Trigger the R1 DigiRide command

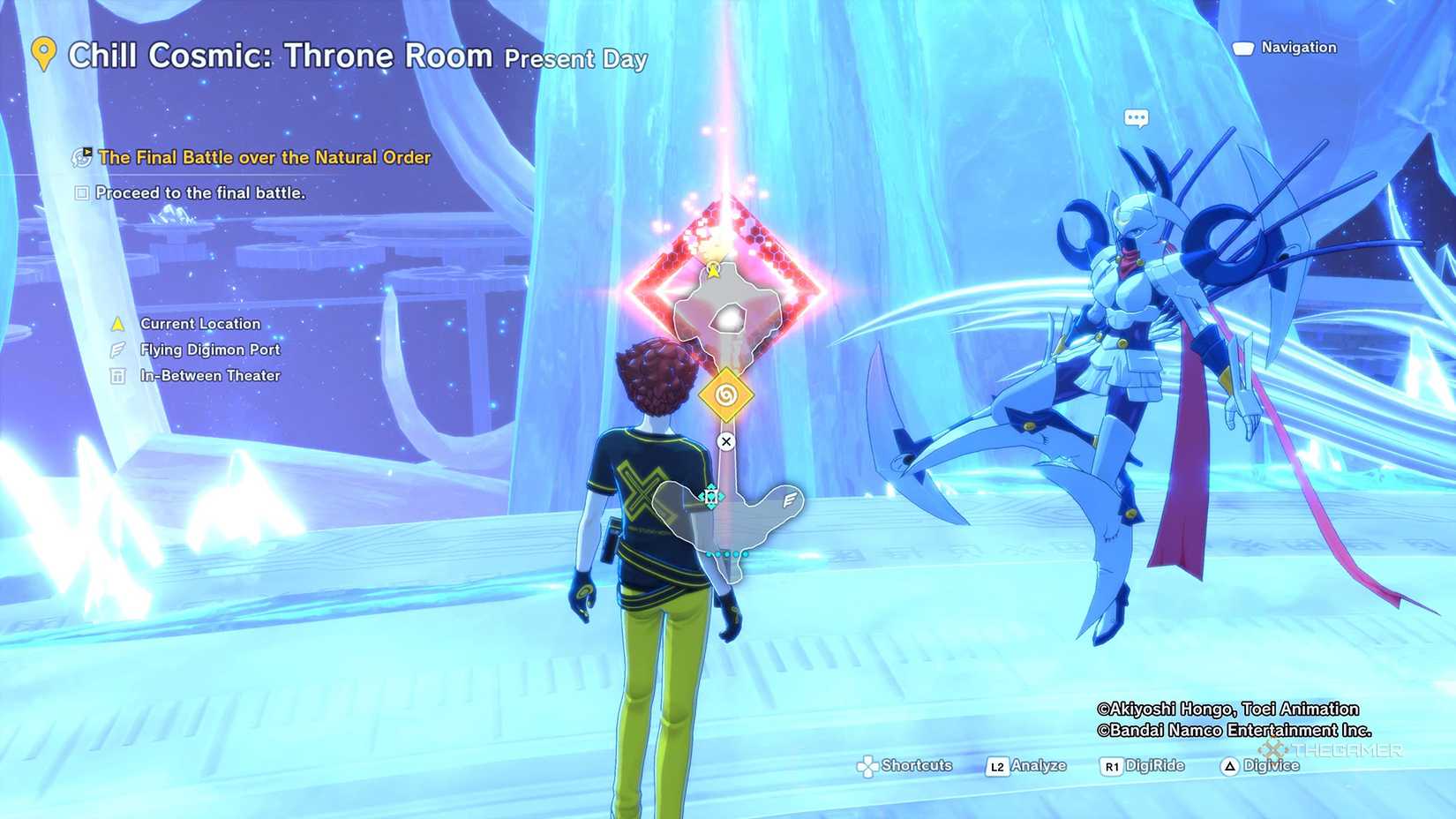pos(1112,766)
